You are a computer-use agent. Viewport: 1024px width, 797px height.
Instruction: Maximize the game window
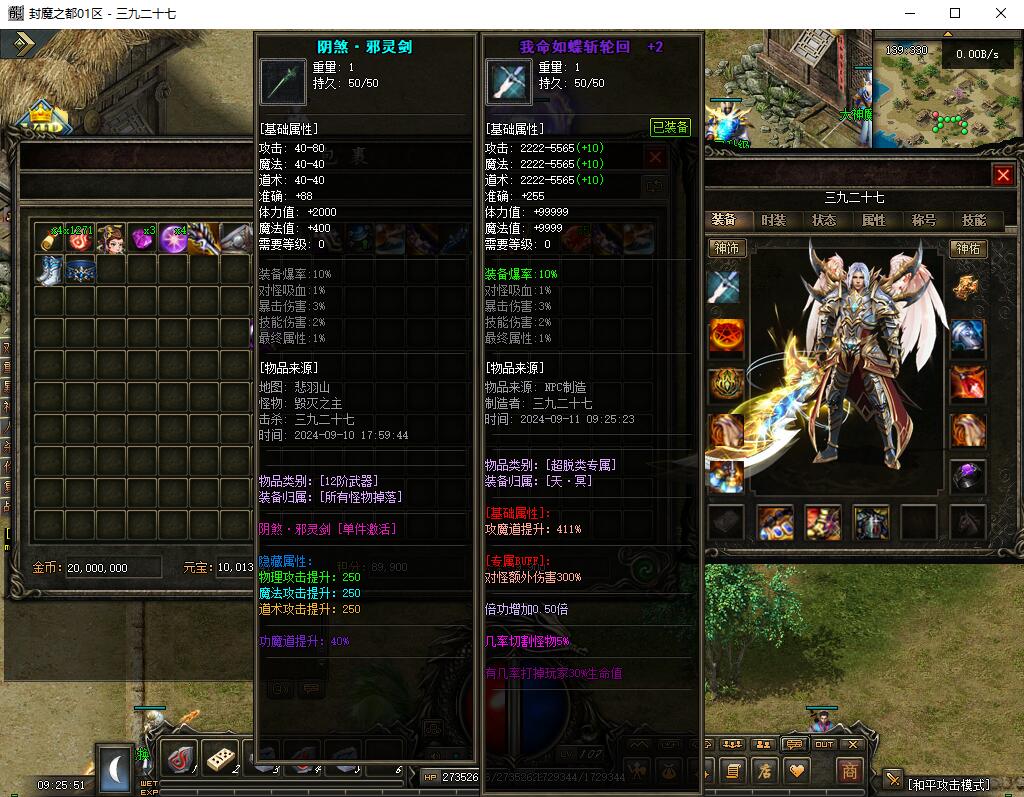(x=954, y=13)
